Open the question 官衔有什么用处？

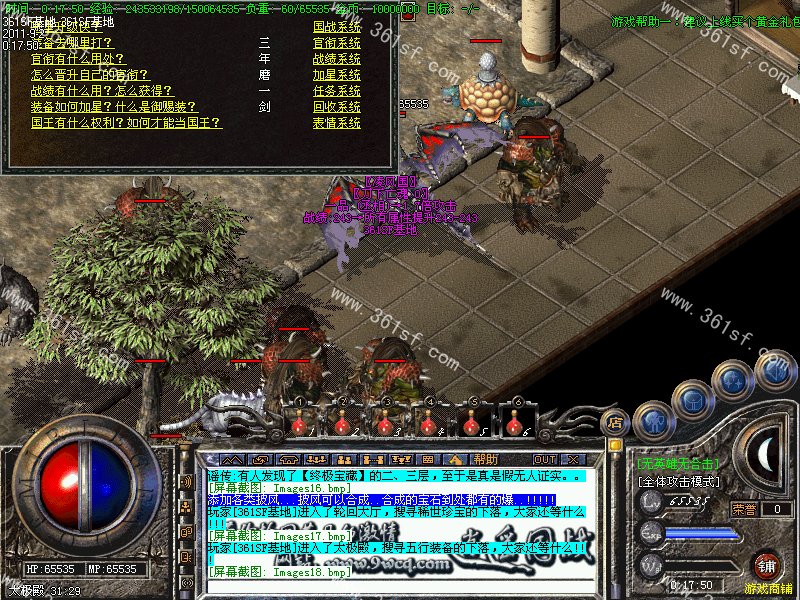(x=77, y=59)
